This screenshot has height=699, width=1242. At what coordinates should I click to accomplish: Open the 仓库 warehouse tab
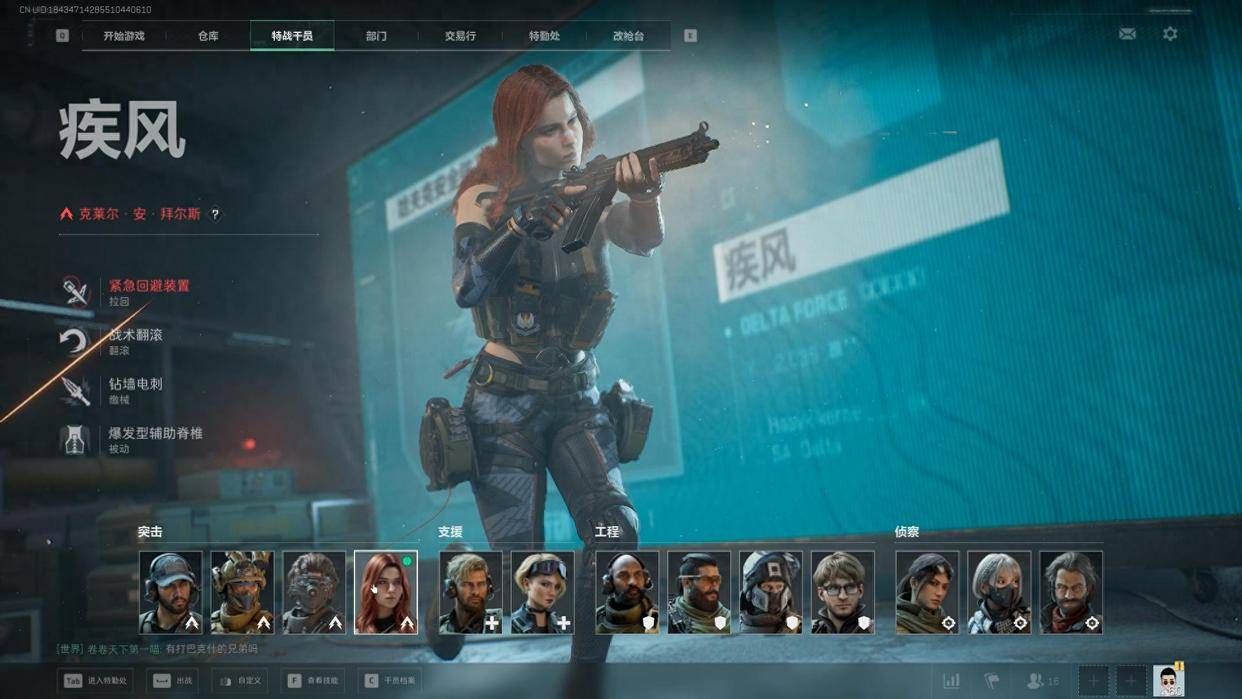point(208,36)
